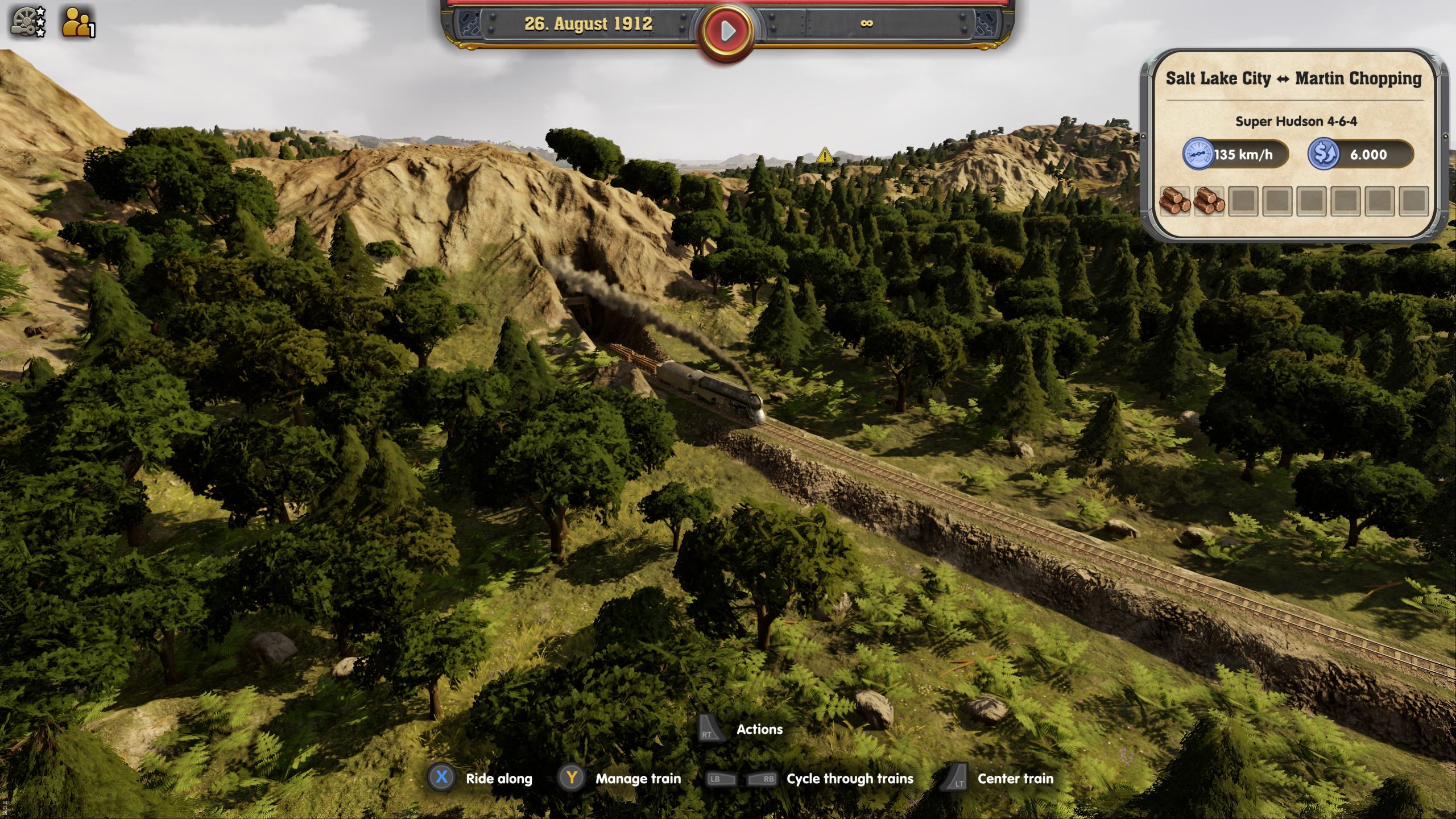Click the income icon next to 6.000
This screenshot has width=1456, height=819.
click(x=1322, y=154)
